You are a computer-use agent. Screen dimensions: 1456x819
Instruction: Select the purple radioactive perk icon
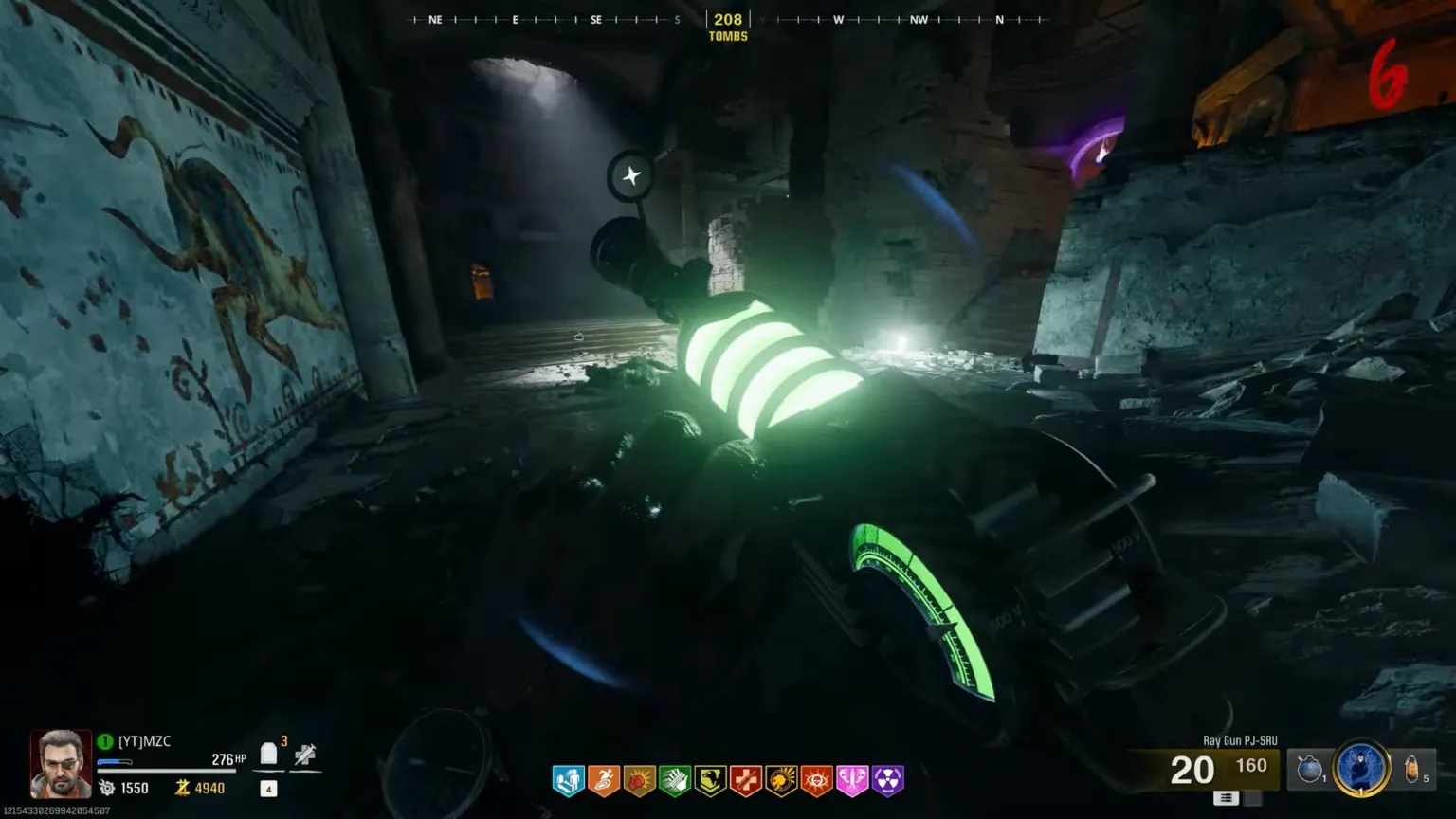(x=887, y=780)
